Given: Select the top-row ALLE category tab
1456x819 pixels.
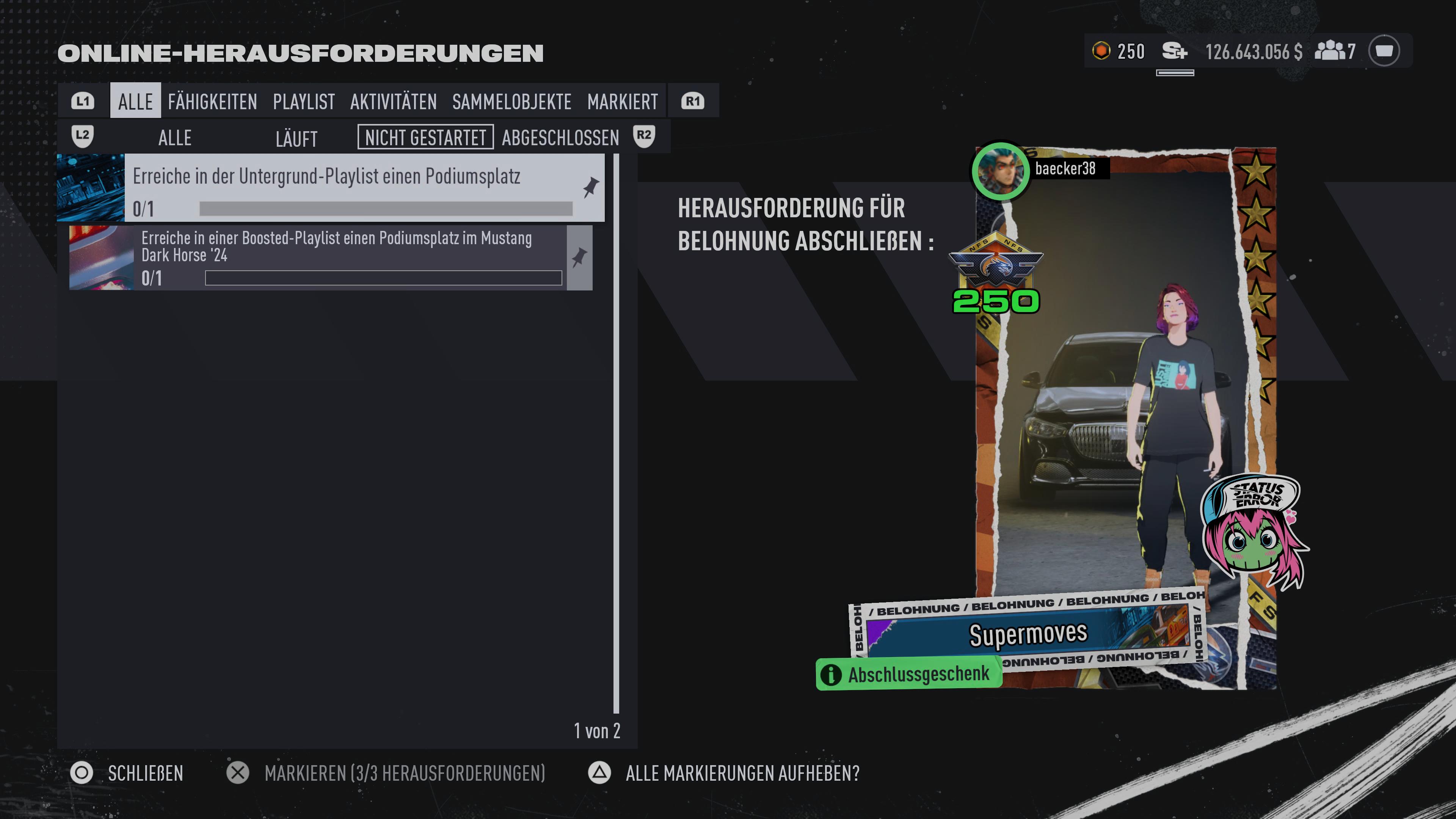Looking at the screenshot, I should point(135,102).
